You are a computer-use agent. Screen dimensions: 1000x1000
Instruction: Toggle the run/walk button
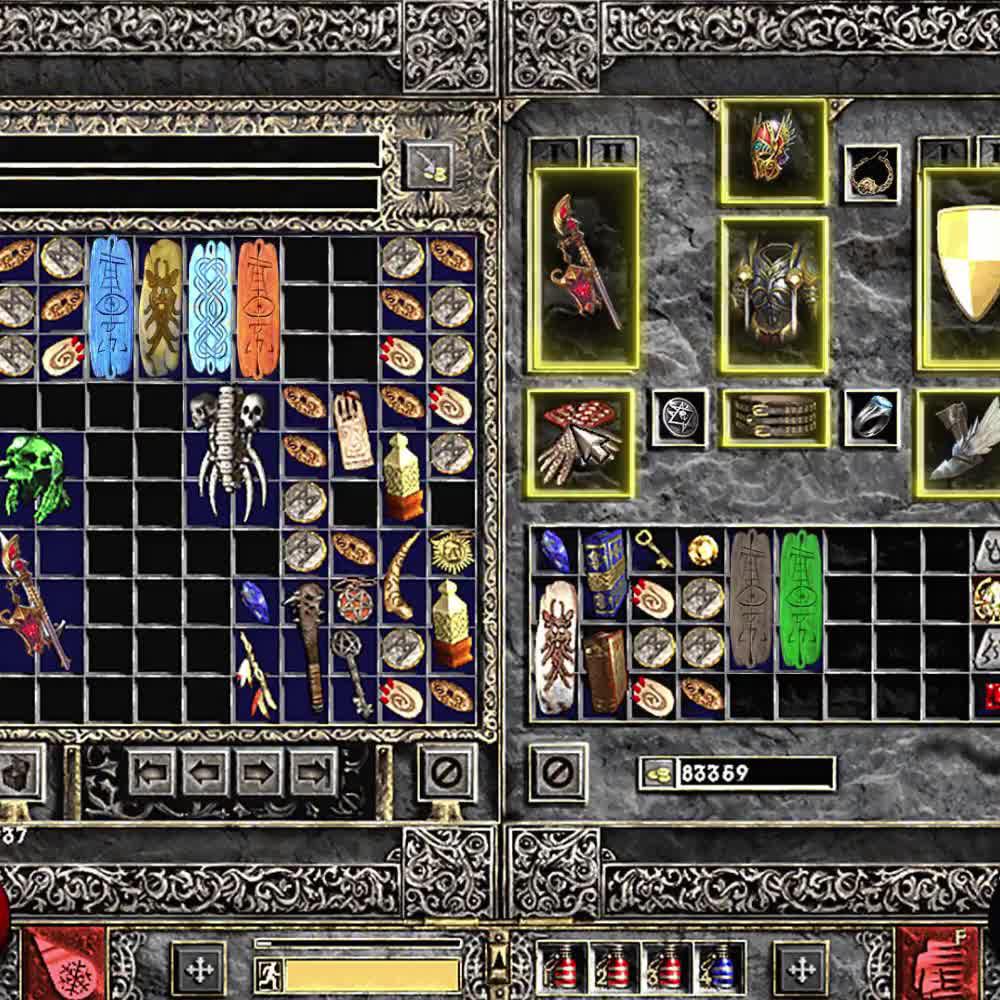[268, 973]
